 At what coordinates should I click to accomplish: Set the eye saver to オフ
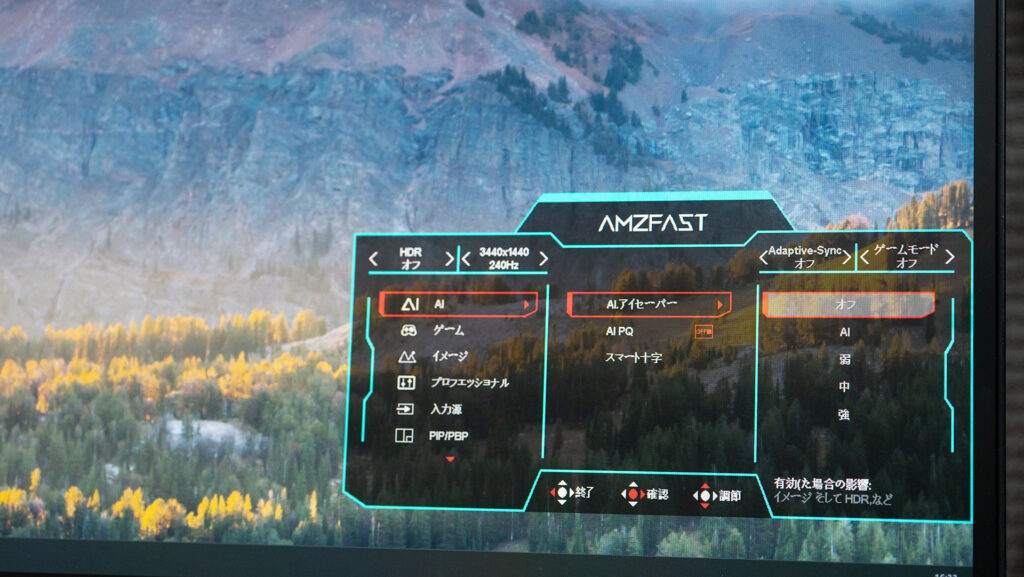pyautogui.click(x=846, y=304)
